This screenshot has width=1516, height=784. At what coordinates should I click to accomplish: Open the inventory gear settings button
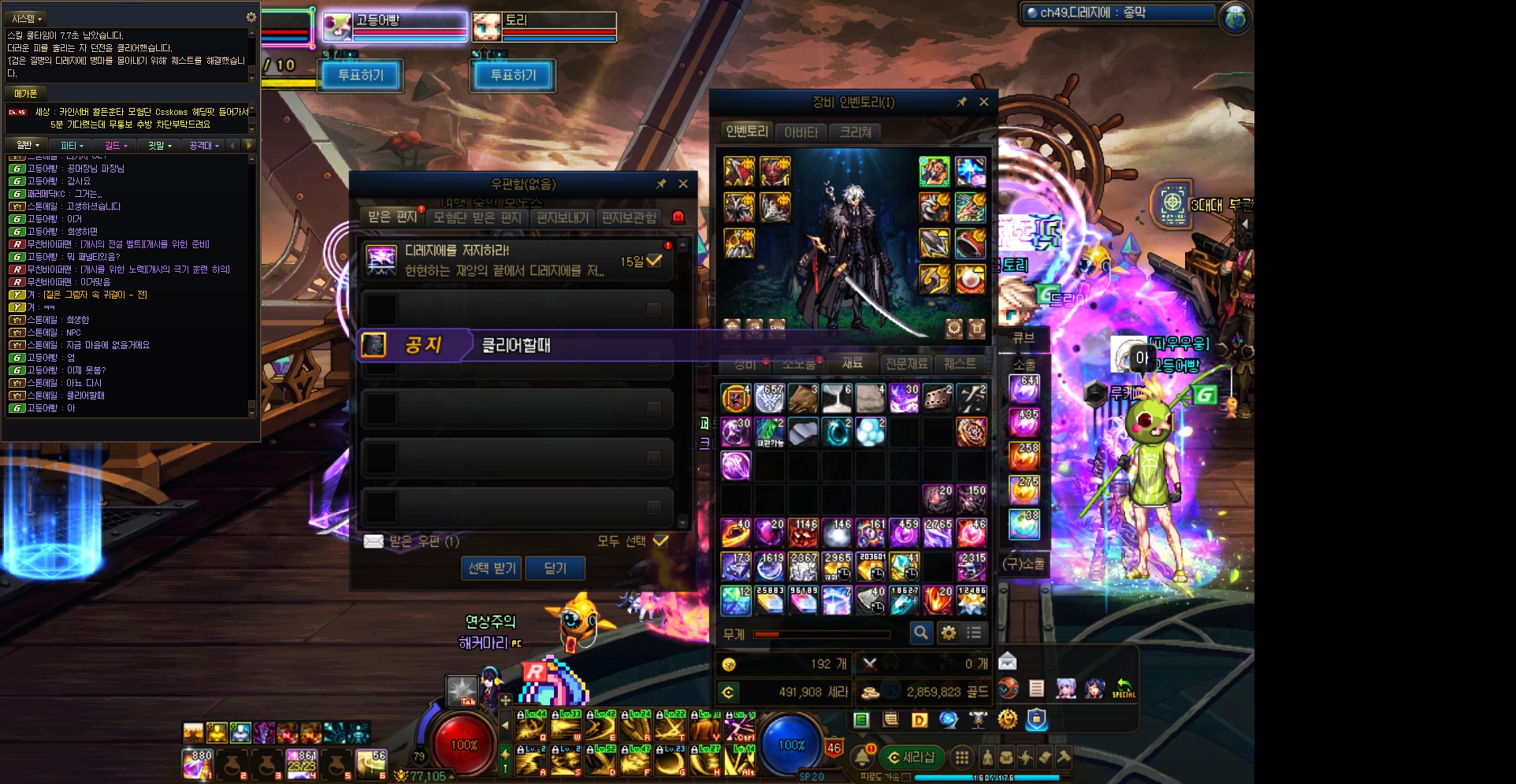pos(949,633)
